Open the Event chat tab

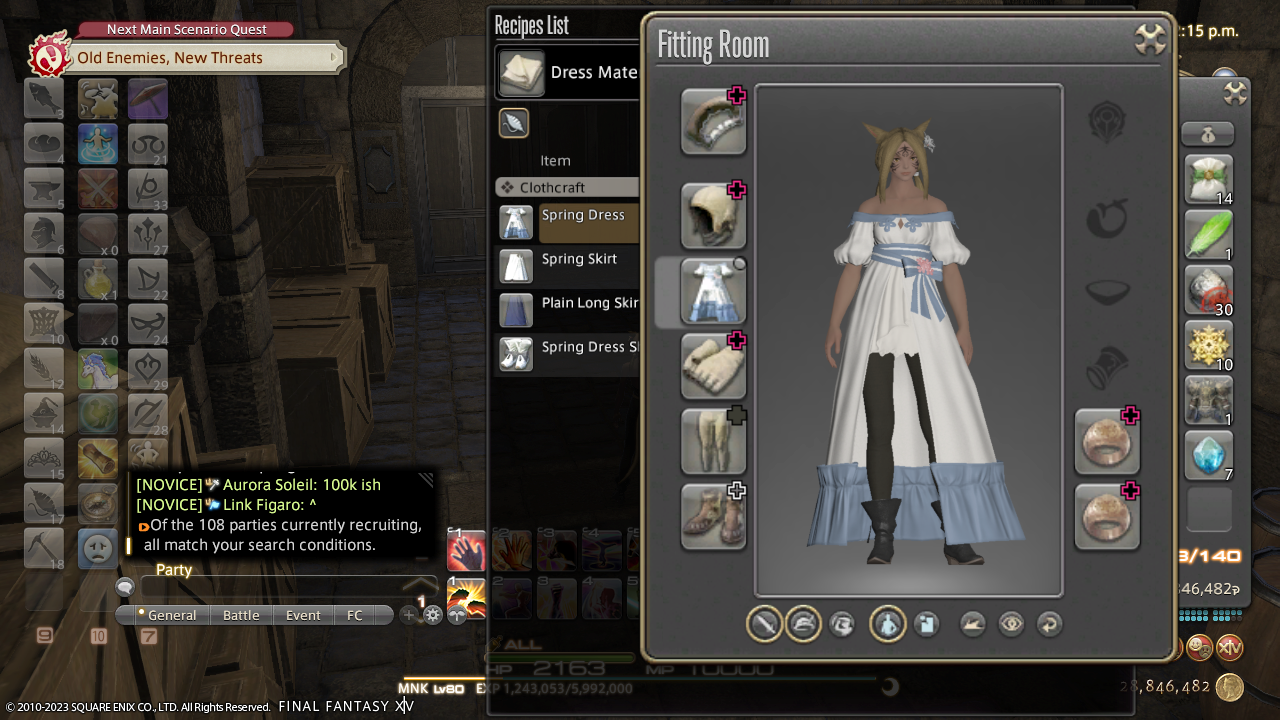(x=303, y=615)
